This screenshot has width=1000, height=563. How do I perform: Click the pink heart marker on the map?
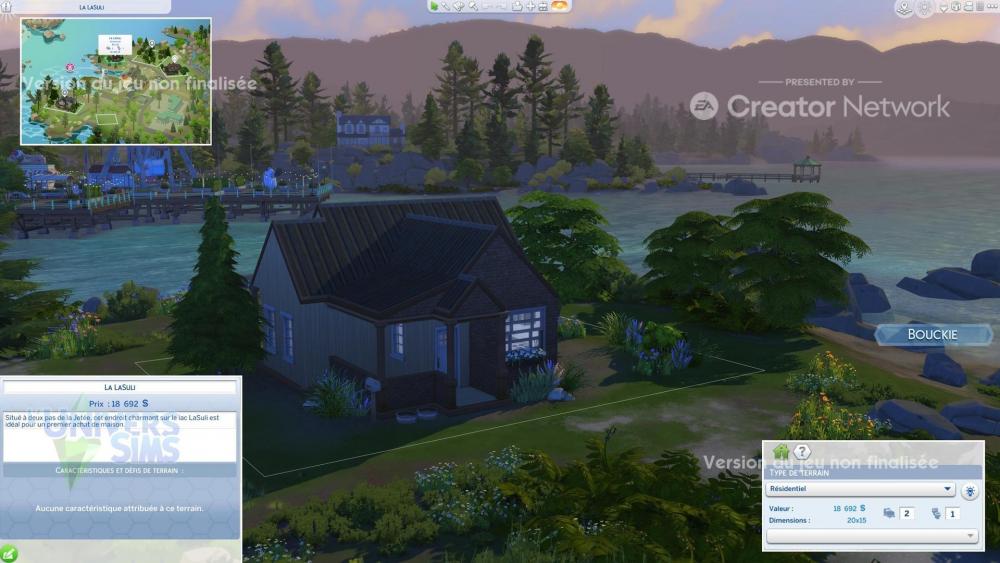coord(70,67)
